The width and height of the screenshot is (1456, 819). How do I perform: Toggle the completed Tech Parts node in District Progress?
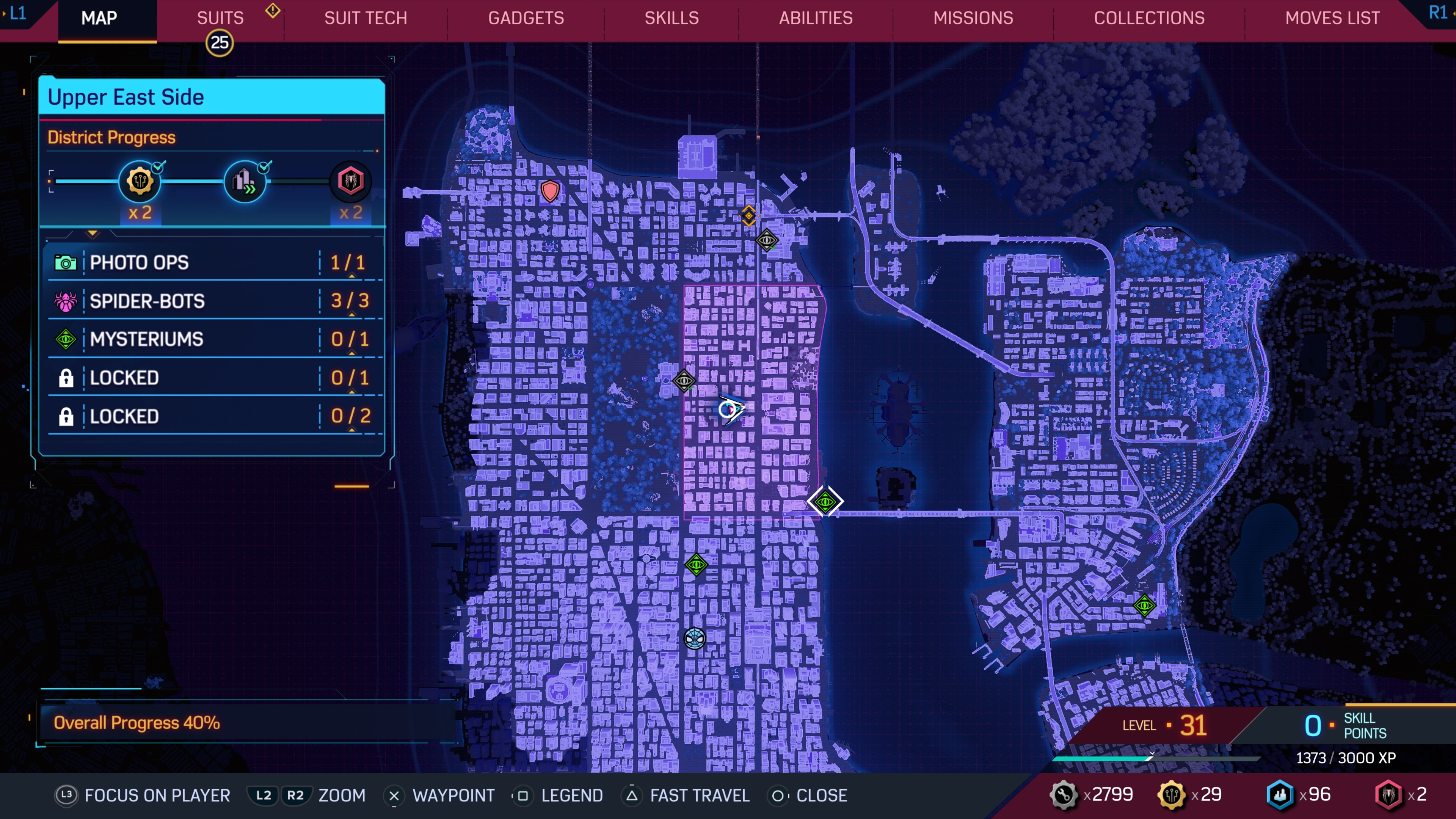140,181
